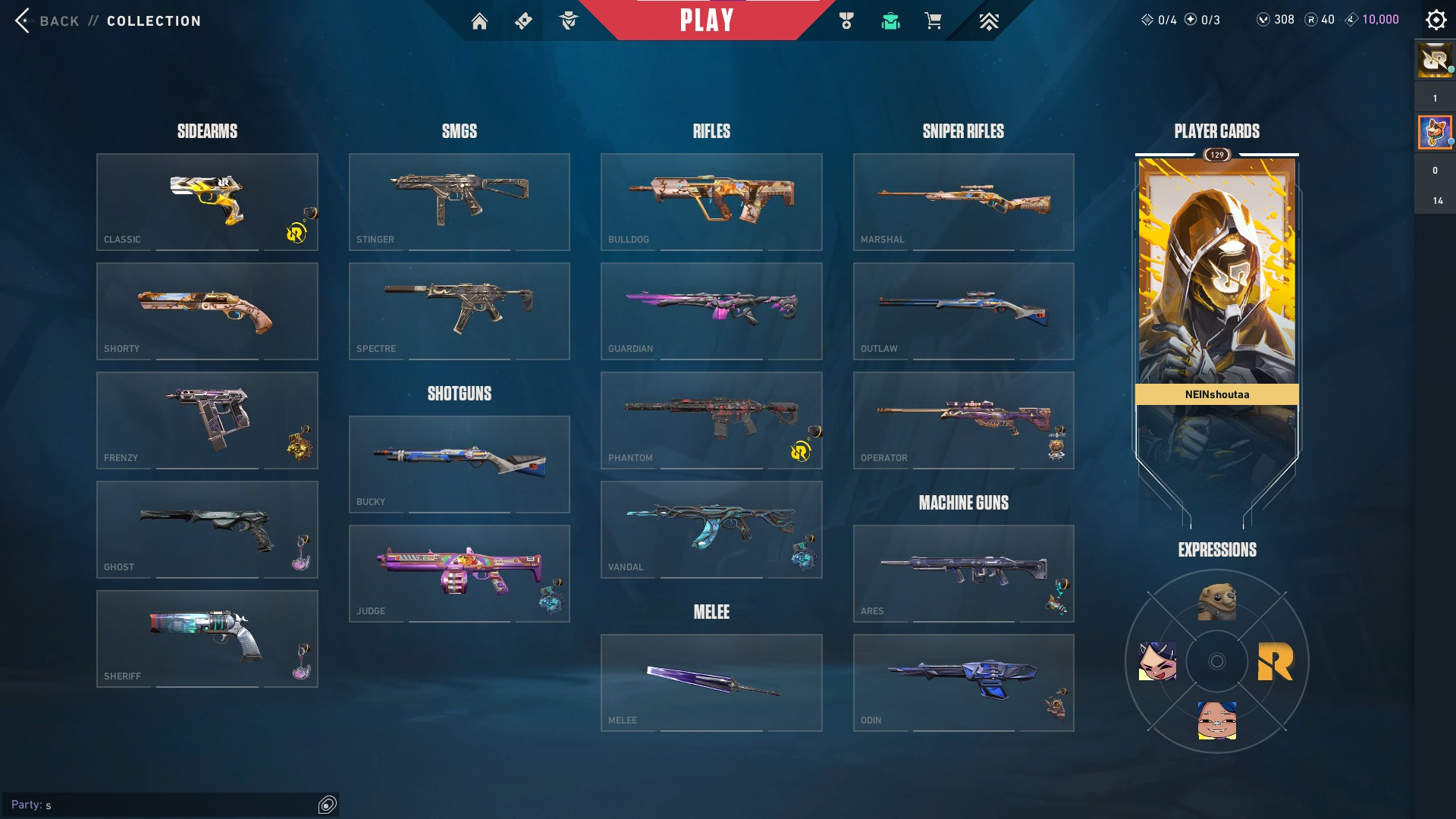Pick the Judge shotgun slot
Screen dimensions: 1456x819
(x=459, y=573)
